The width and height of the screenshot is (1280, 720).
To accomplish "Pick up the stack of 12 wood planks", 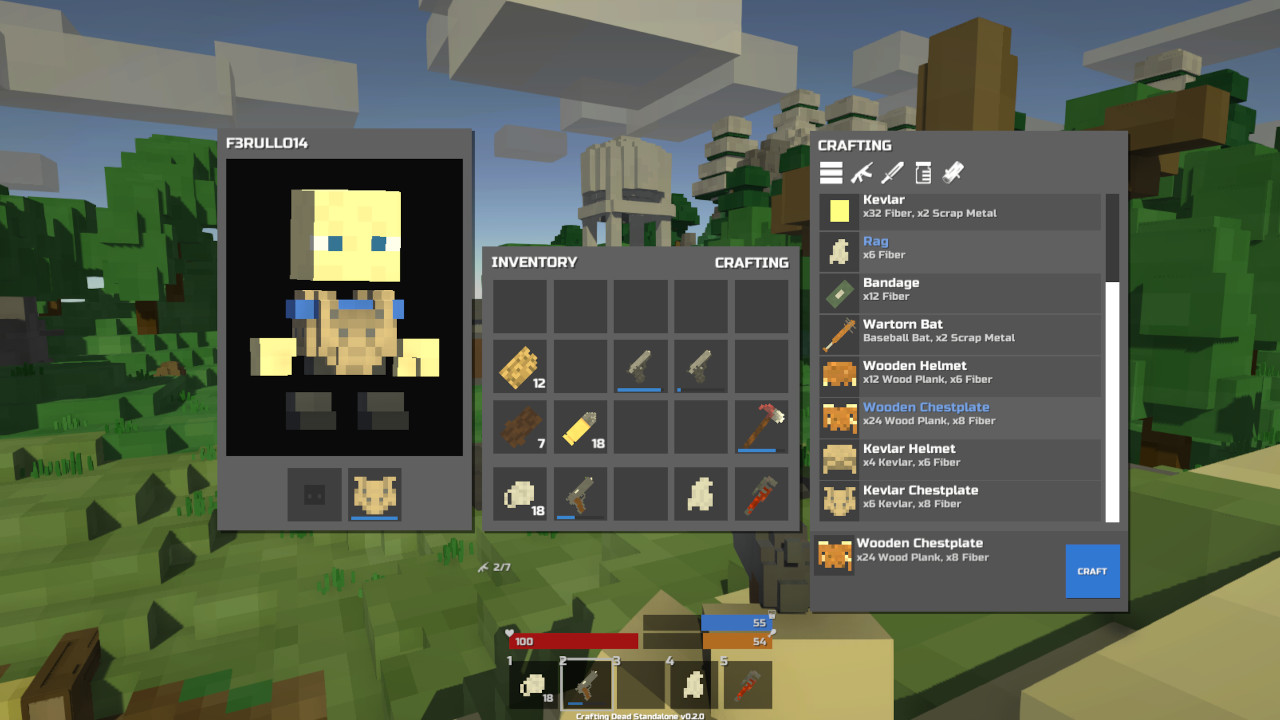I will click(519, 366).
